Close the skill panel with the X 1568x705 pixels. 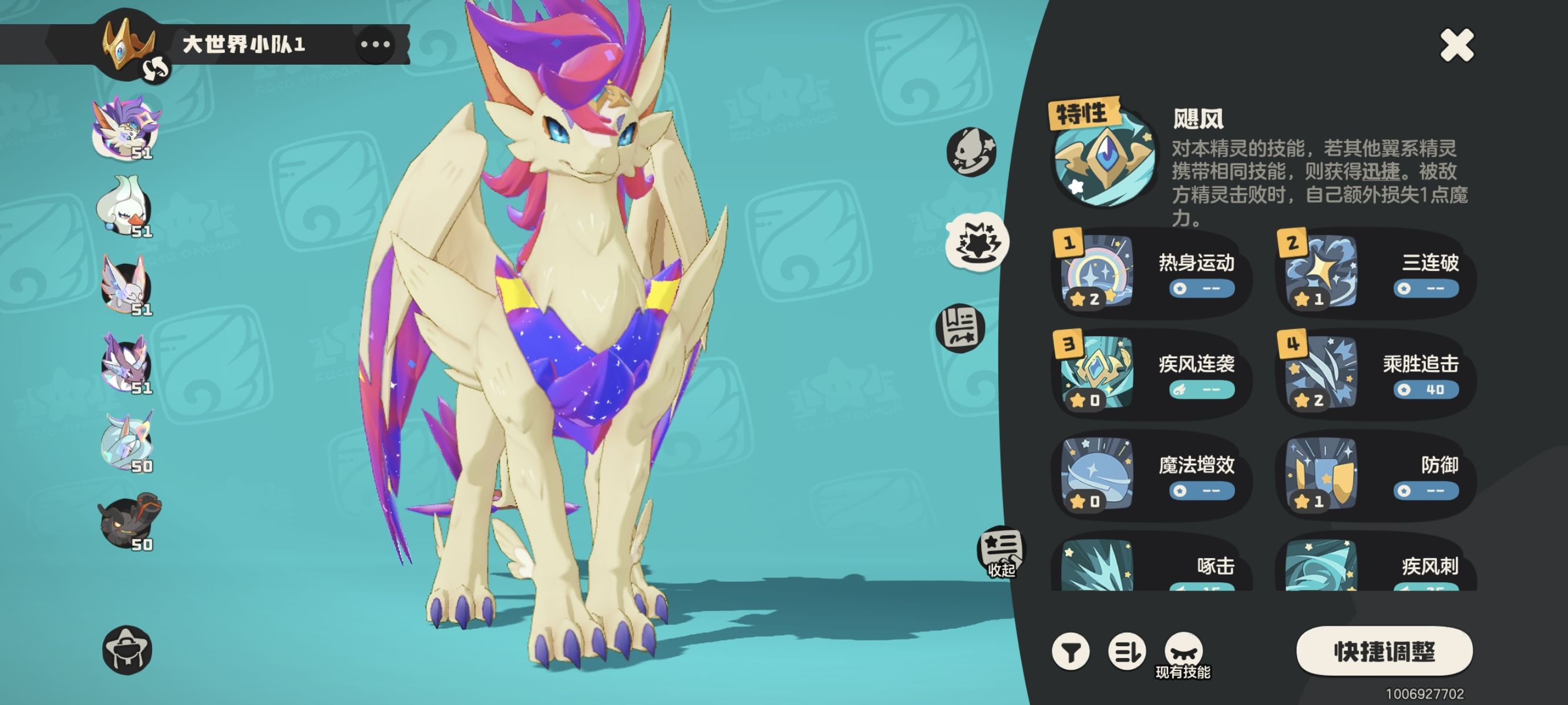click(x=1456, y=46)
